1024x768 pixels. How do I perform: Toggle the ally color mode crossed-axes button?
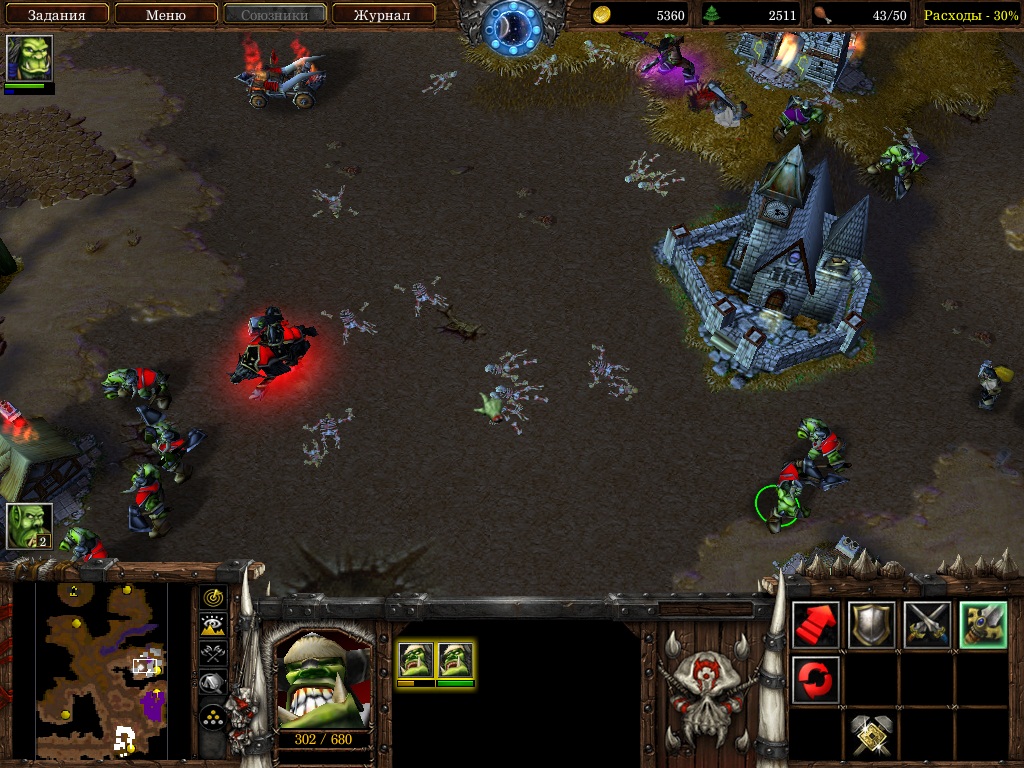[212, 654]
